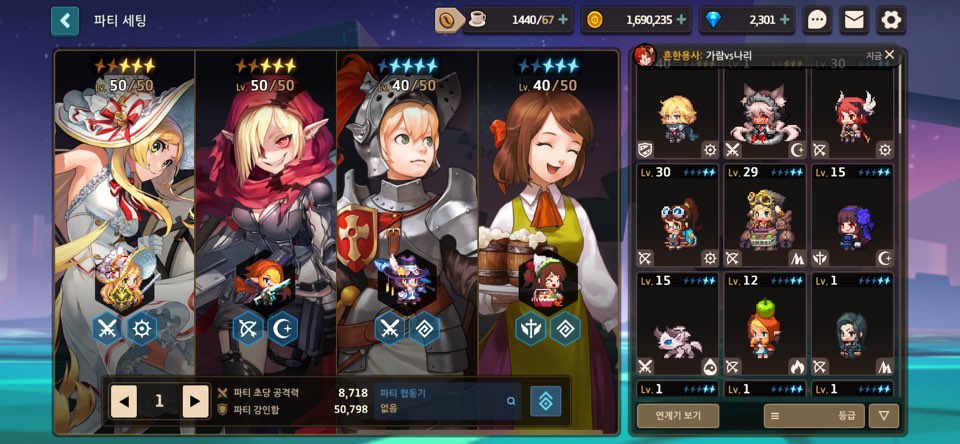960x444 pixels.
Task: Go back using the arrow button
Action: [65, 20]
